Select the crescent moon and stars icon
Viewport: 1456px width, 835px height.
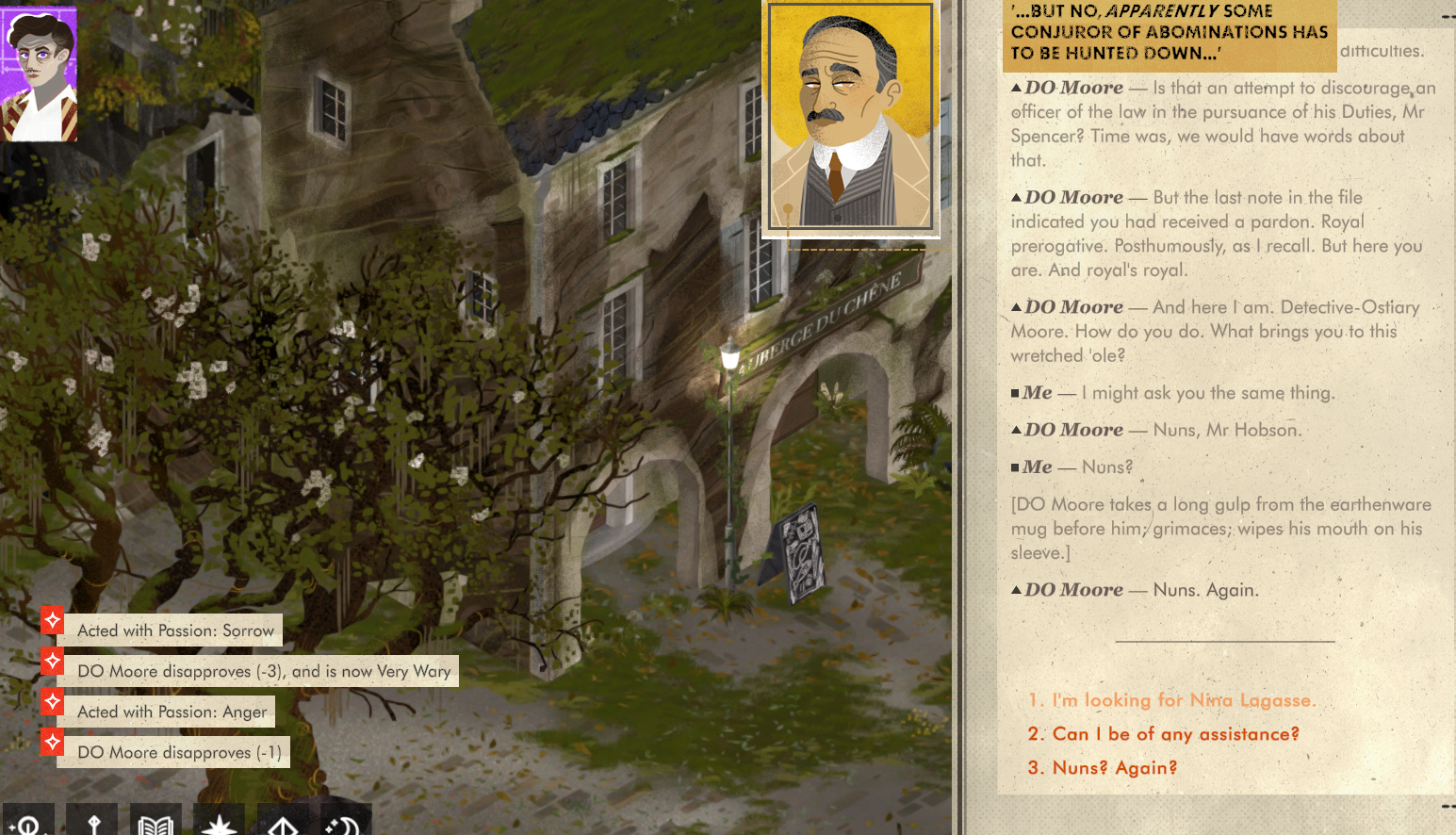(x=345, y=823)
